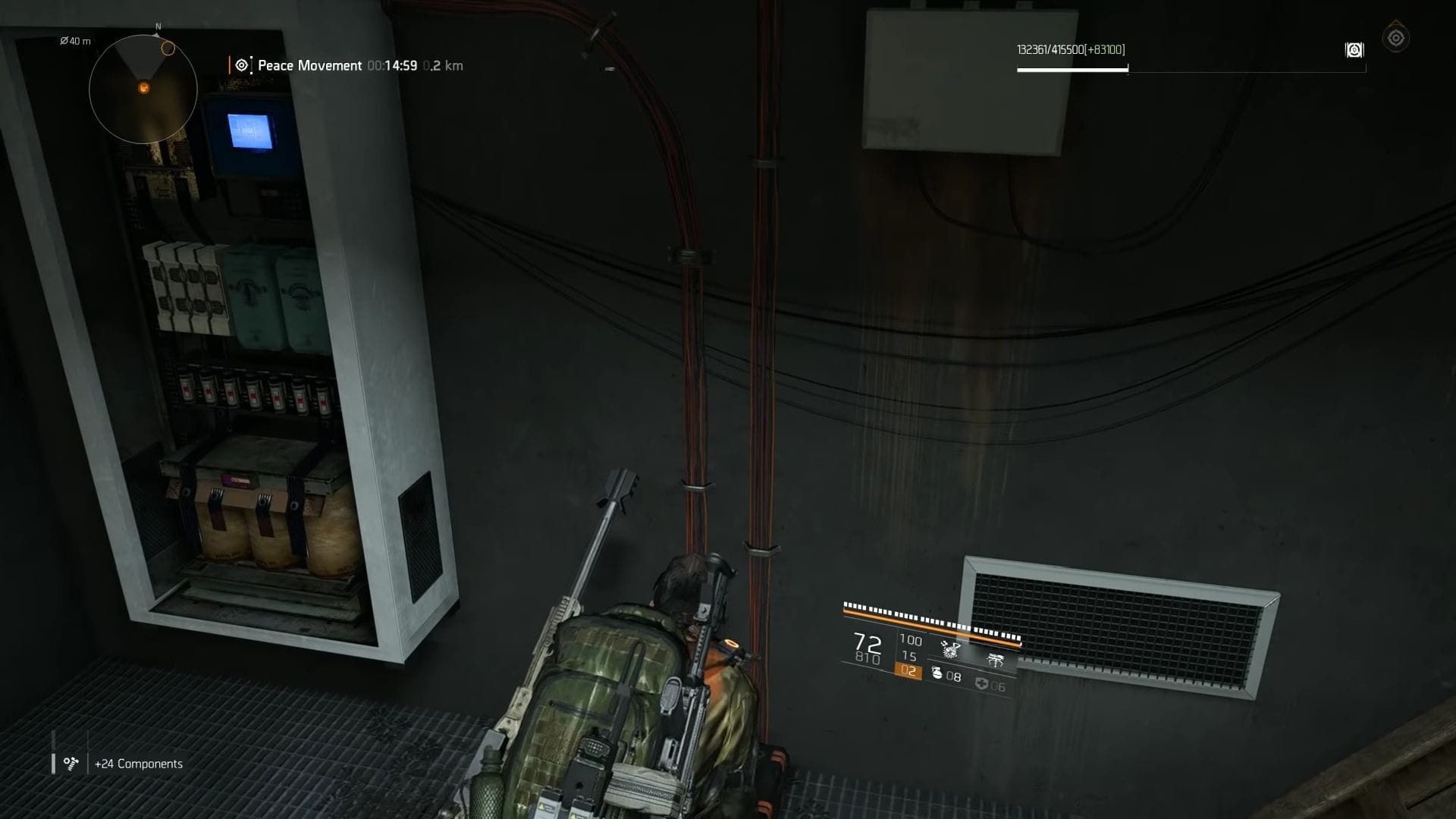Click the components icon in pickup notification

(x=70, y=763)
